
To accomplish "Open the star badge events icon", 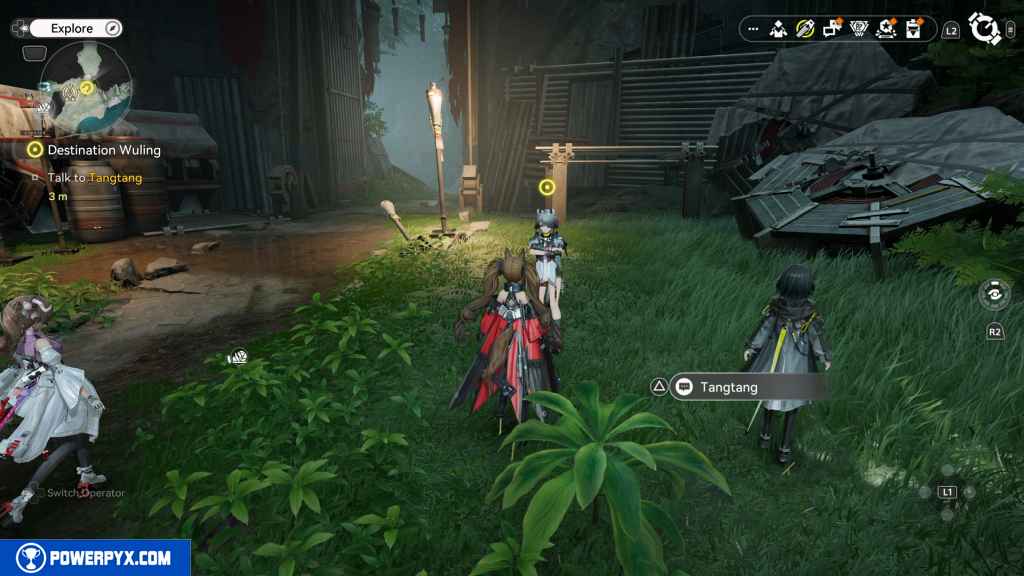I will (x=885, y=29).
